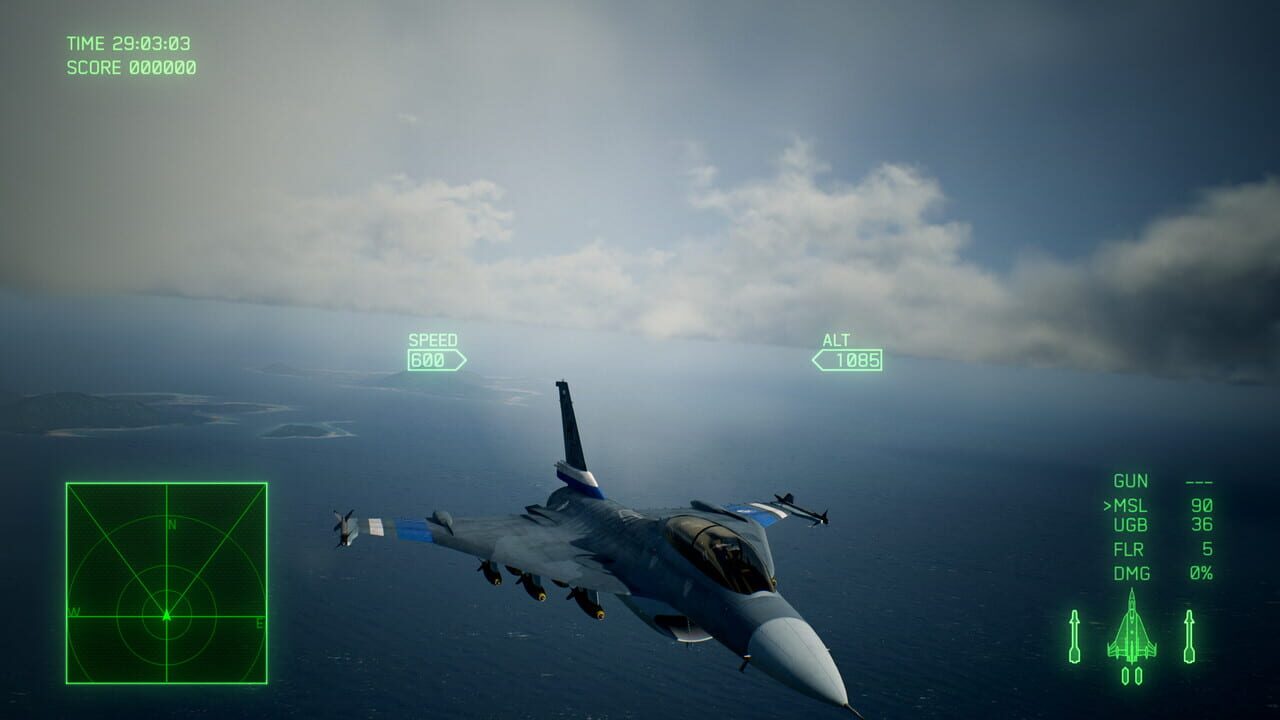The image size is (1280, 720).
Task: Click the SPEED value showing 600
Action: pos(429,359)
